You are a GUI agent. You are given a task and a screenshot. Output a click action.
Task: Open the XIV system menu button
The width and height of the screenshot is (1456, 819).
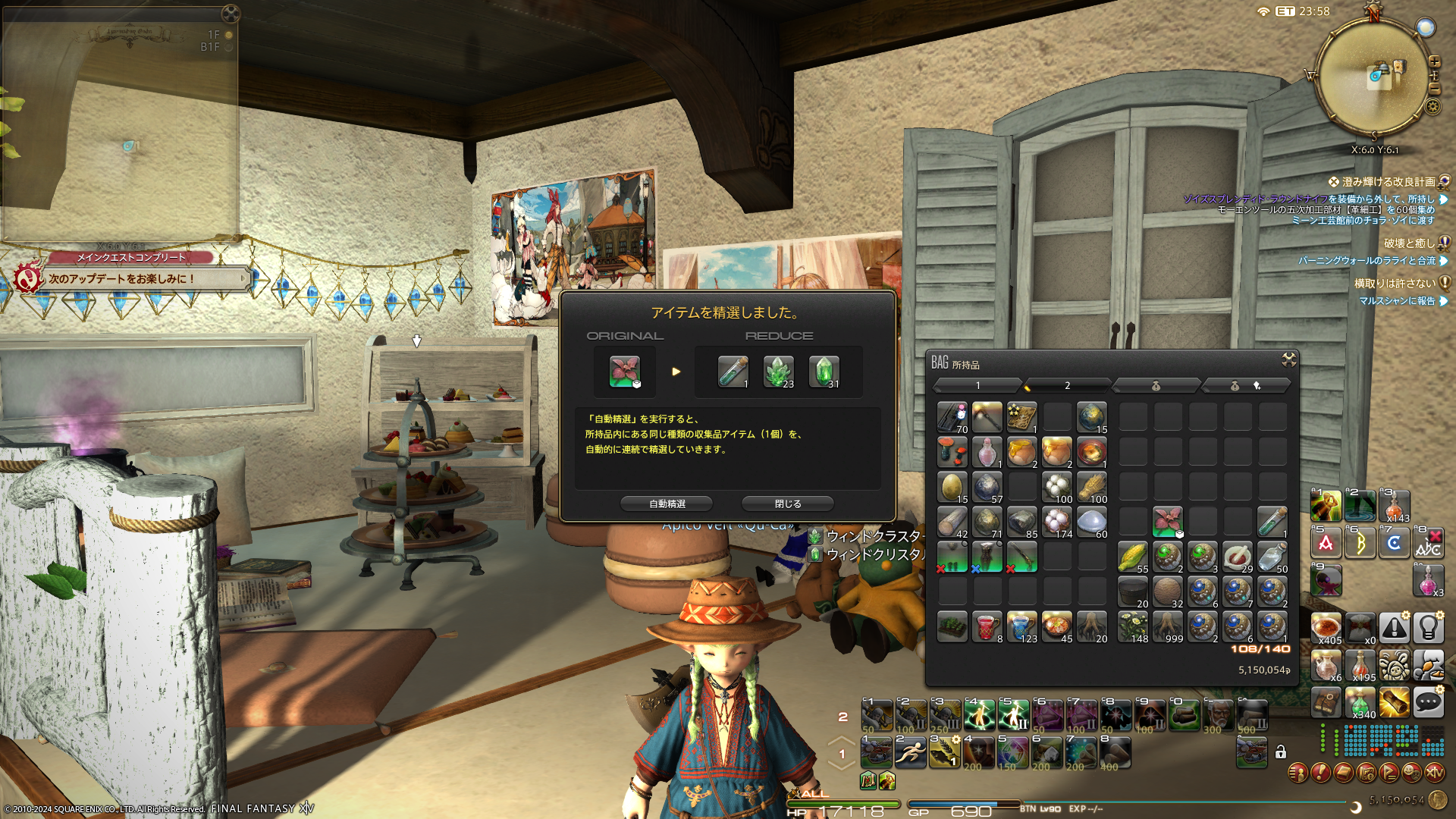pyautogui.click(x=1434, y=773)
